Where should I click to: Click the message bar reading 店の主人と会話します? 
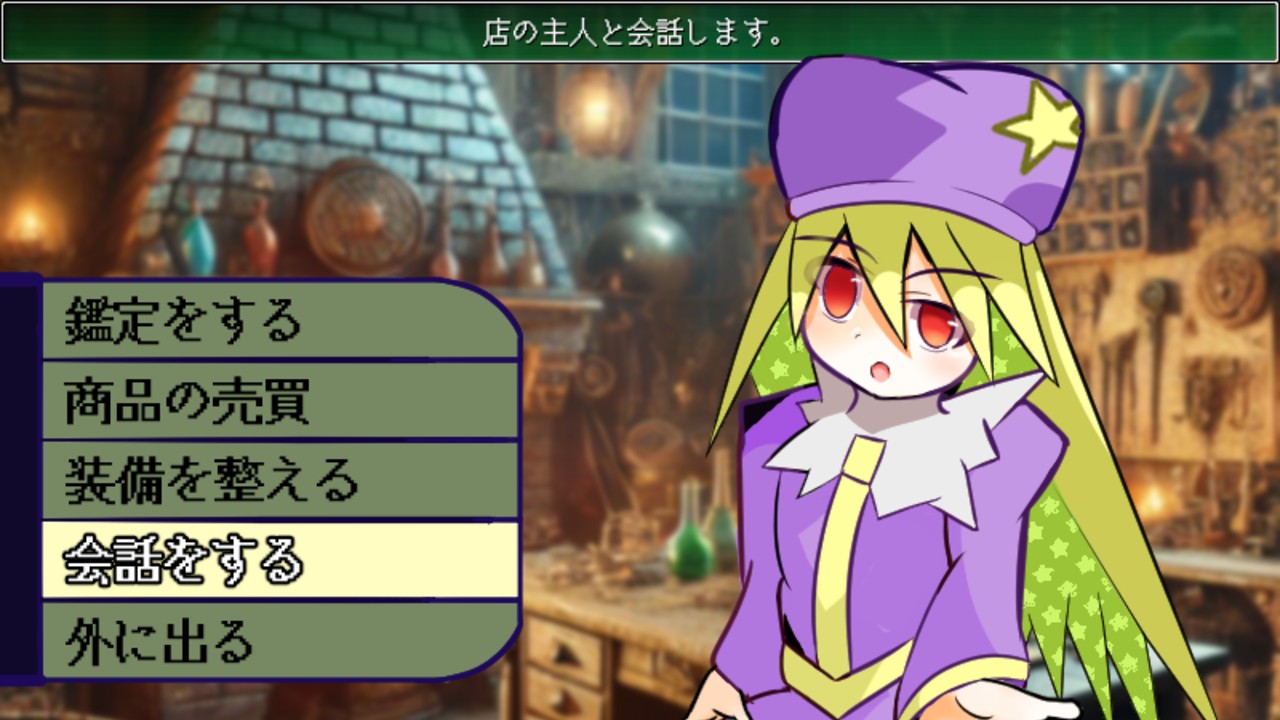[x=640, y=32]
